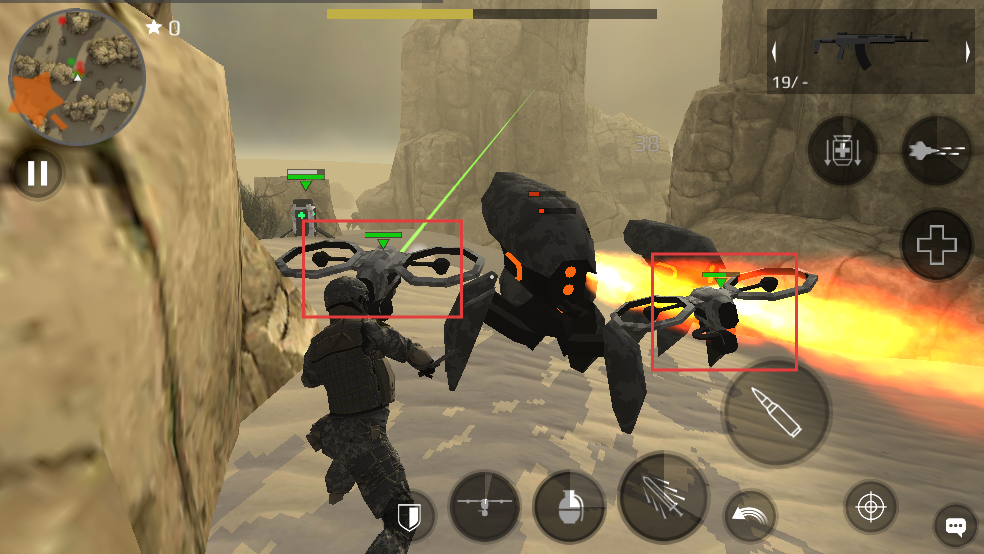The image size is (984, 554).
Task: Activate the shield ability
Action: [408, 516]
